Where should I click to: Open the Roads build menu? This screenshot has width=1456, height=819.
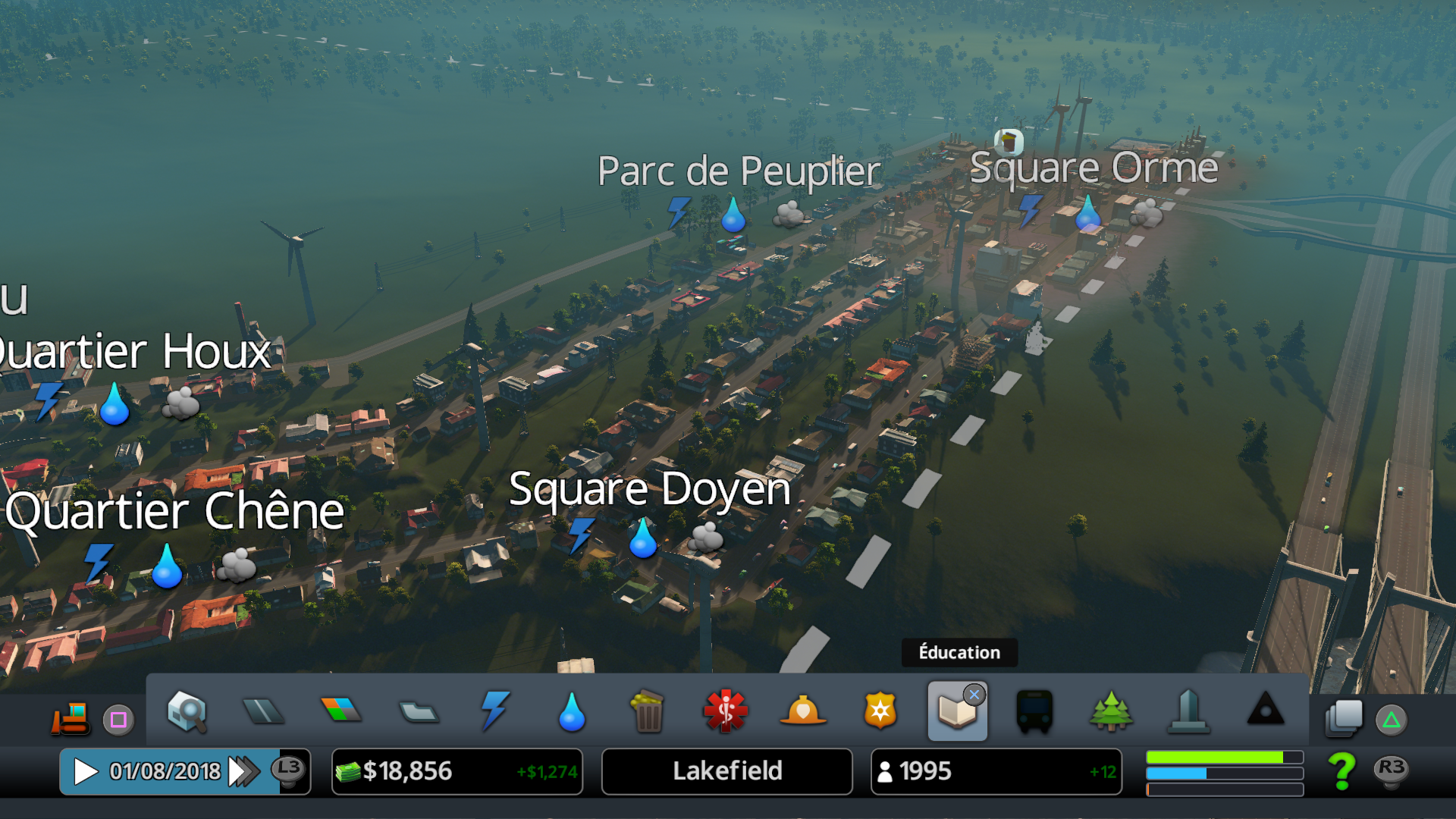(x=263, y=711)
